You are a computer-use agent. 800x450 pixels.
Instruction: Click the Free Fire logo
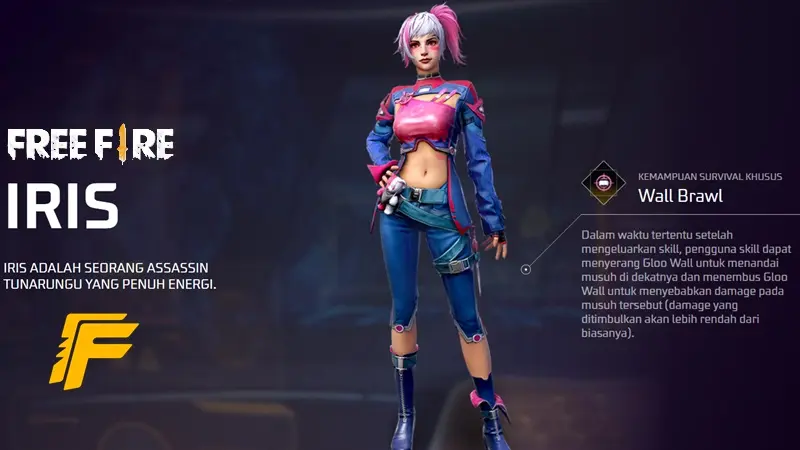[x=90, y=144]
